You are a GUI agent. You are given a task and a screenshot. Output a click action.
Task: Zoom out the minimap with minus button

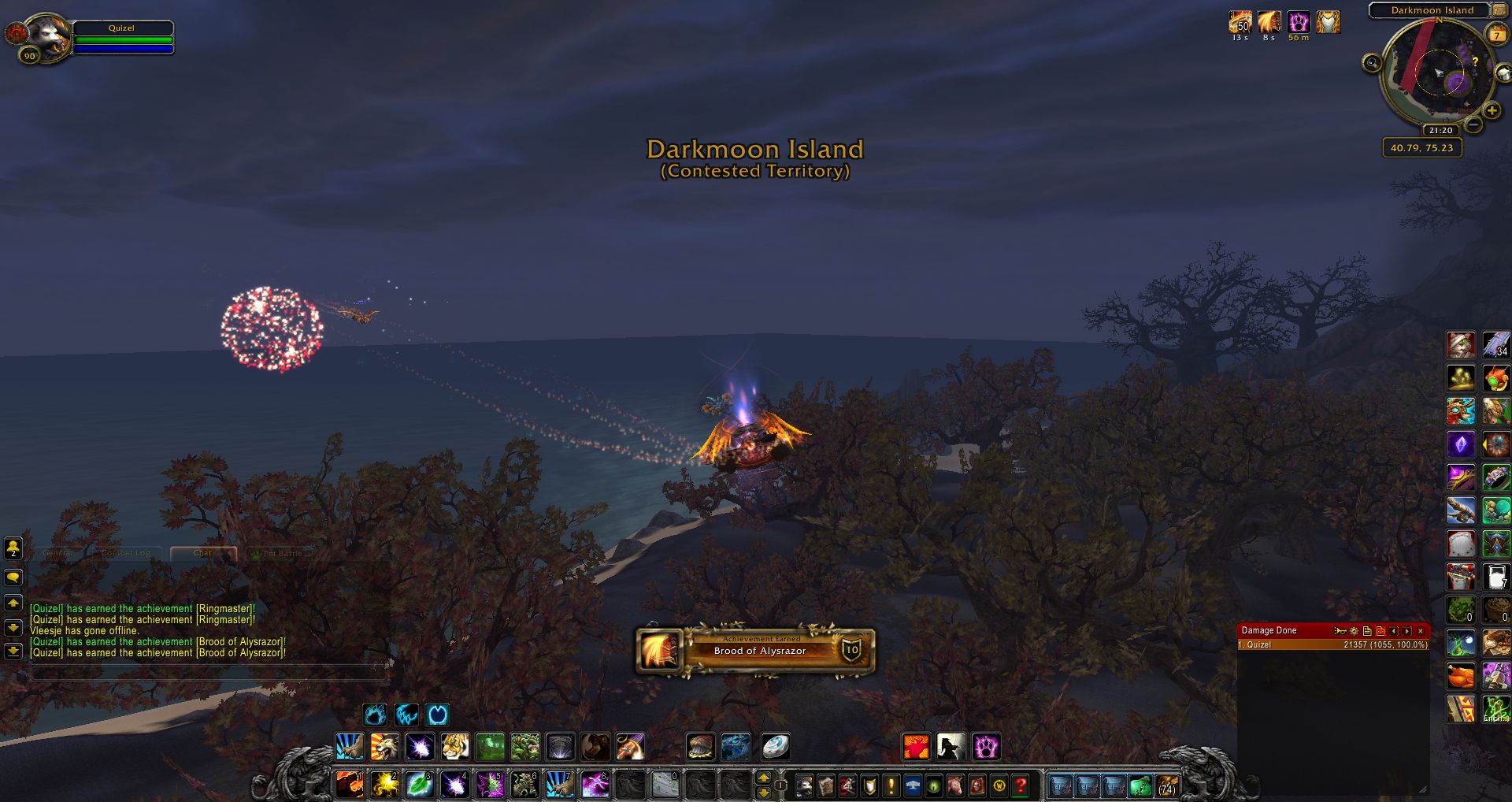click(x=1473, y=125)
